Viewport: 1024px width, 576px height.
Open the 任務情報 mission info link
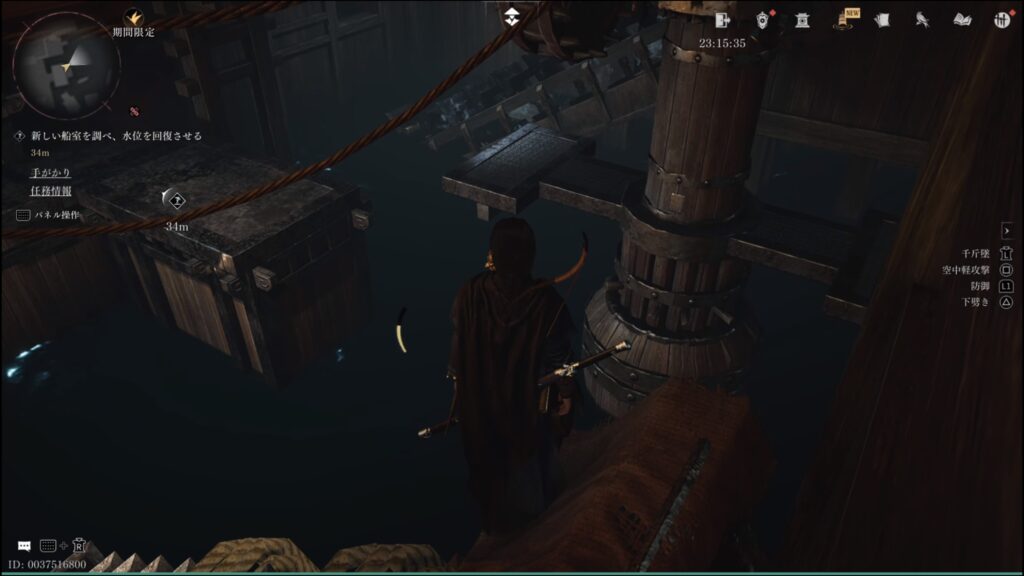50,191
